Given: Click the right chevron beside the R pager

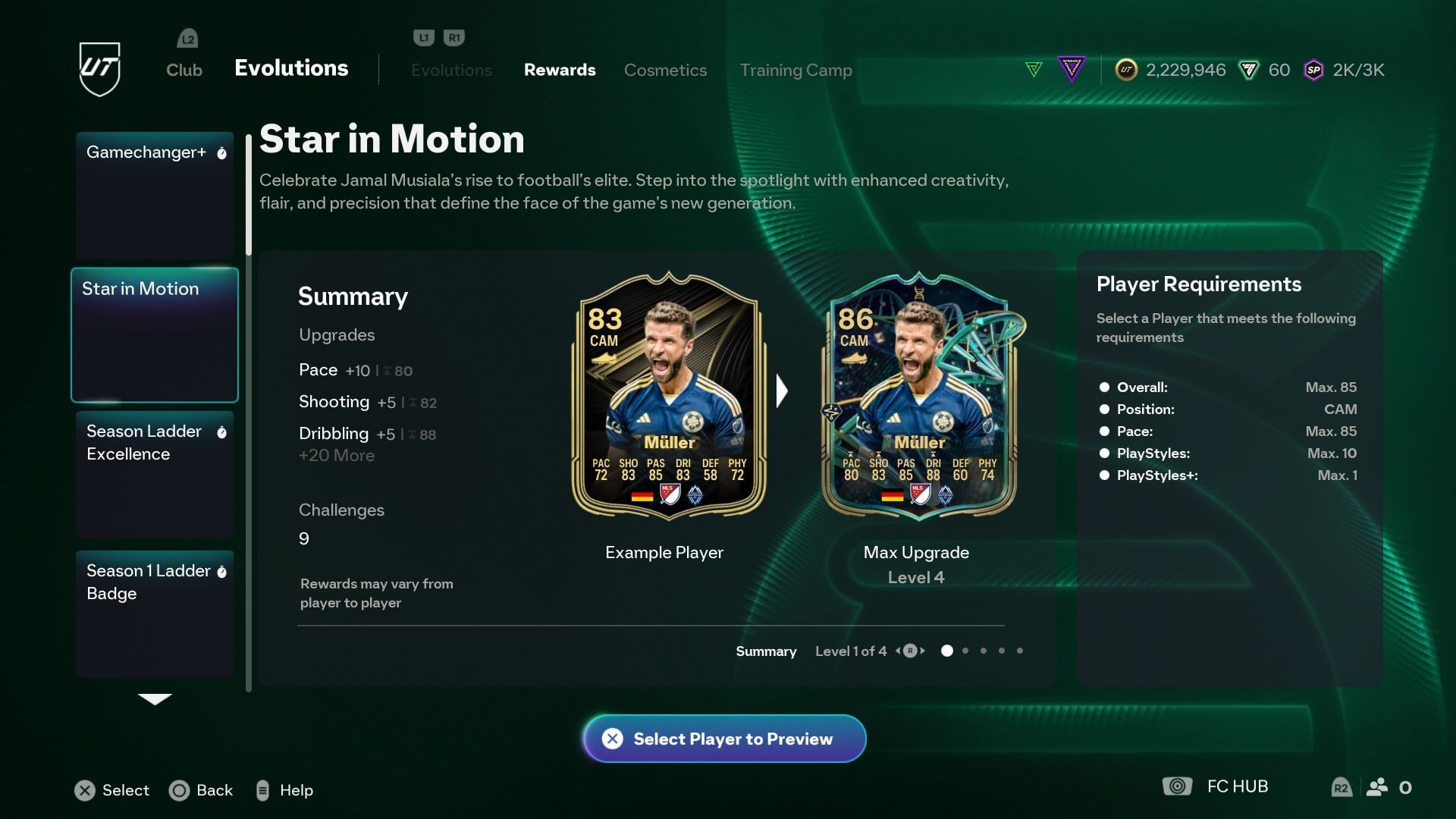Looking at the screenshot, I should (922, 651).
